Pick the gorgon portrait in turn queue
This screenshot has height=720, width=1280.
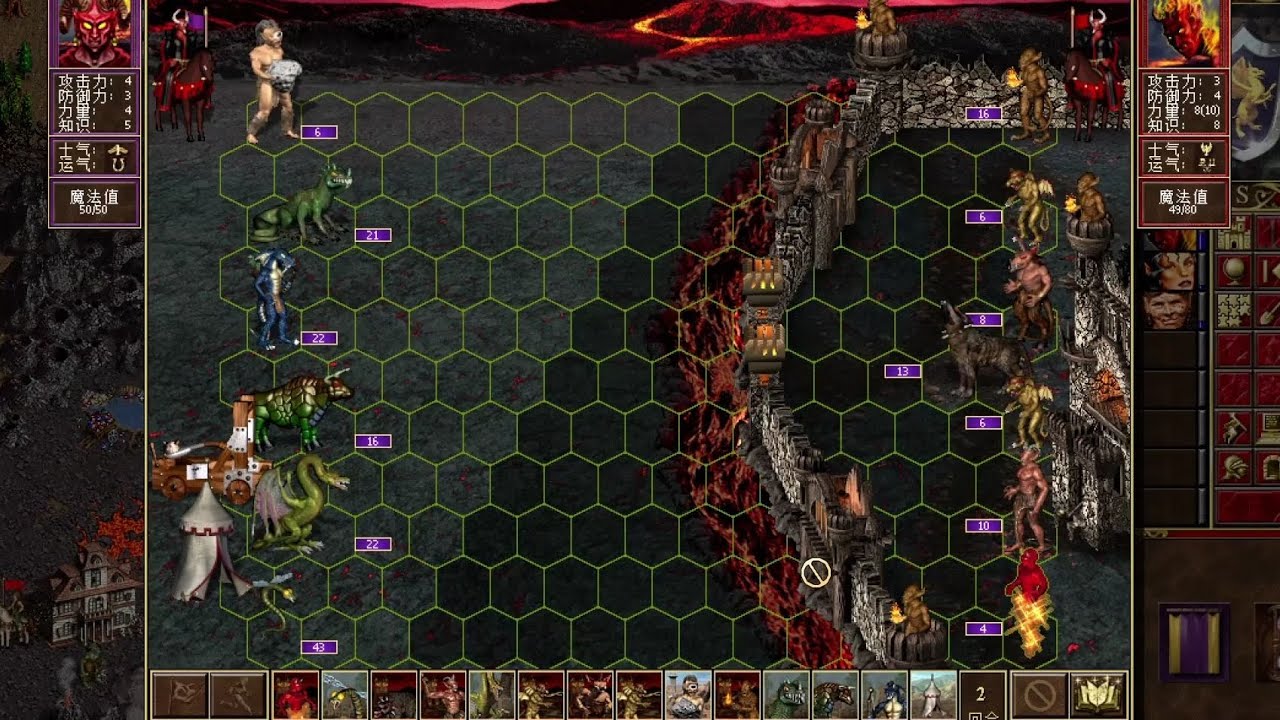835,695
